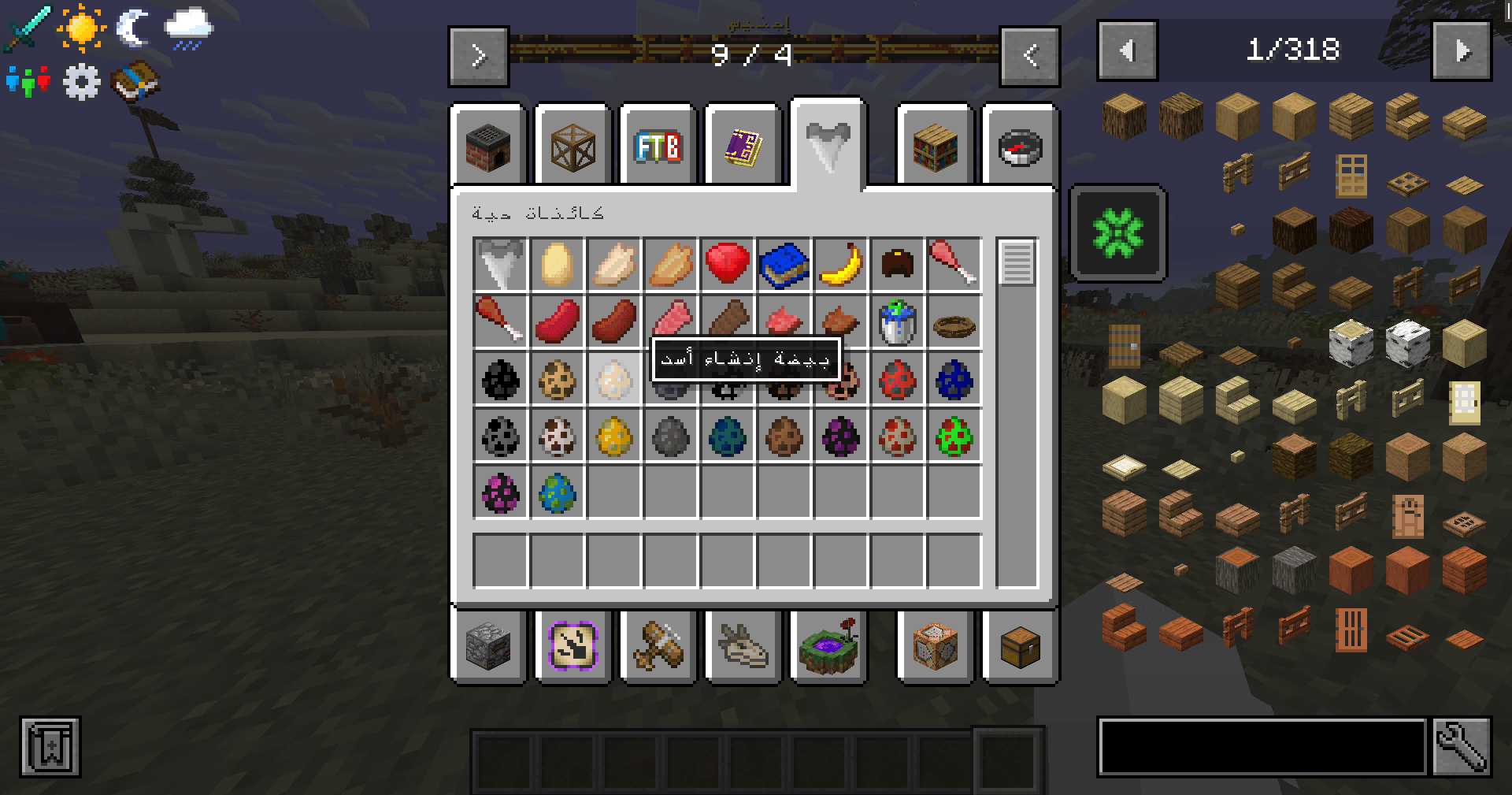Open settings with the gear icon
This screenshot has width=1512, height=795.
pyautogui.click(x=82, y=81)
